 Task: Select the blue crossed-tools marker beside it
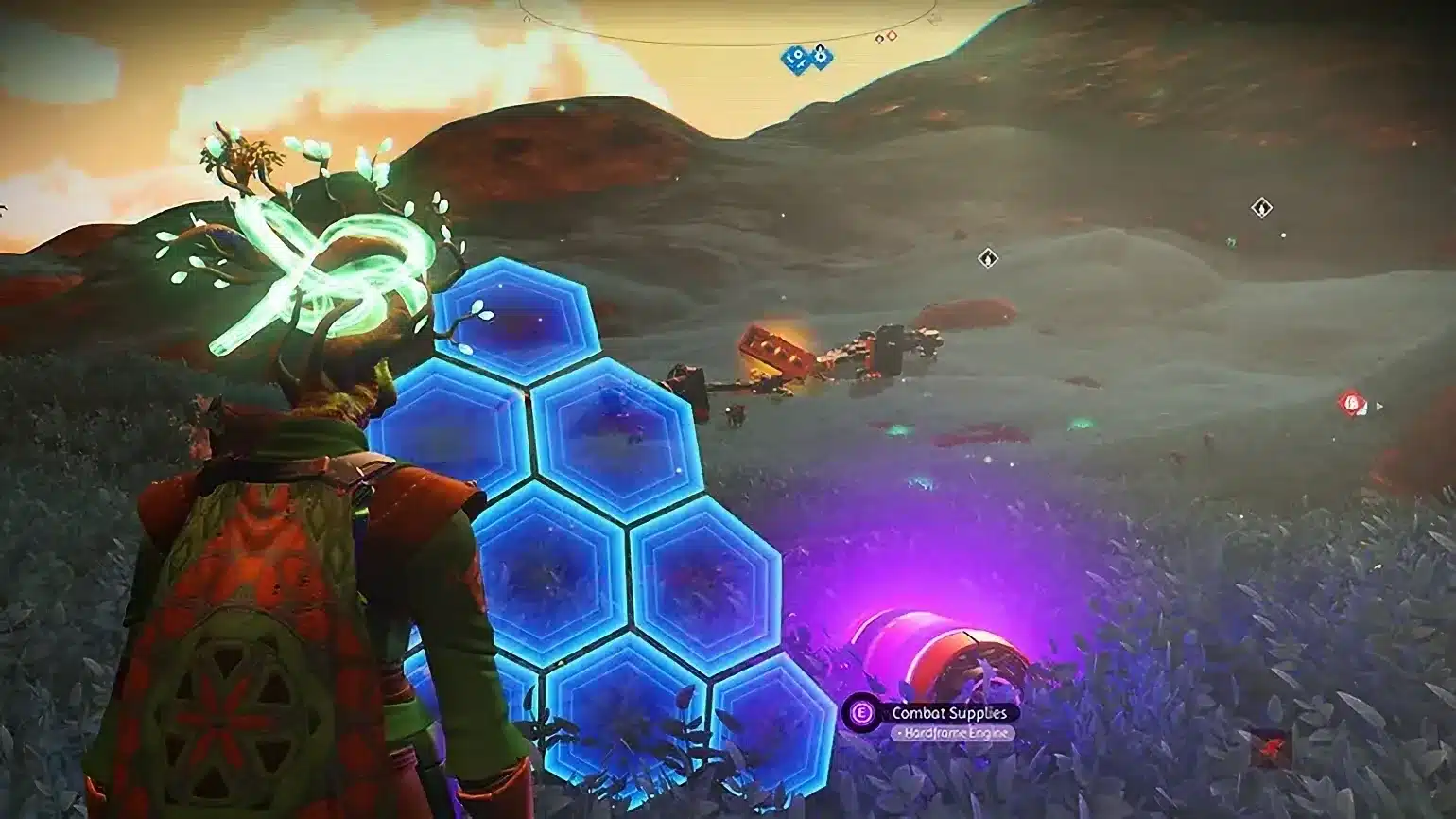pos(794,59)
